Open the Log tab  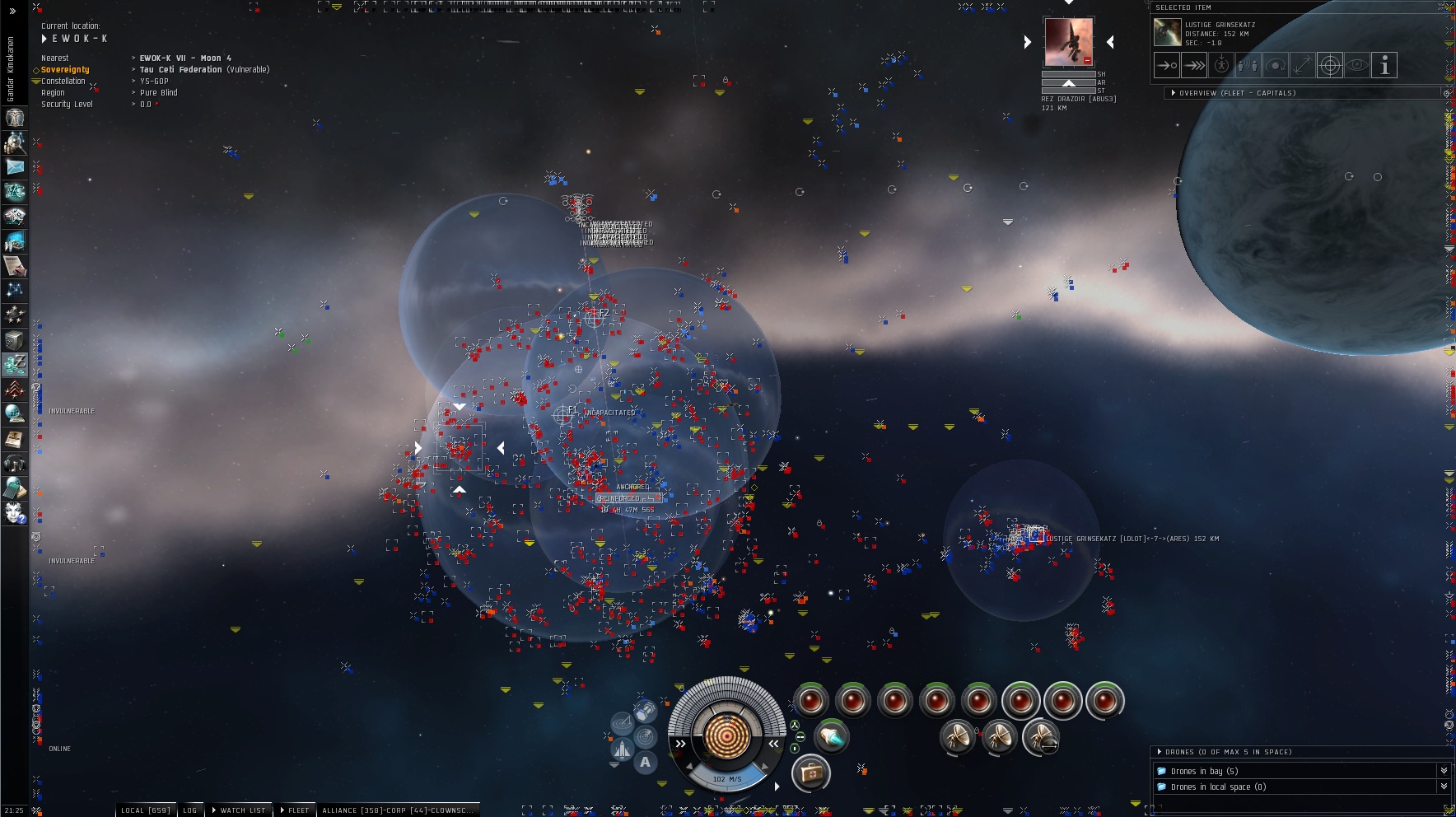[190, 810]
